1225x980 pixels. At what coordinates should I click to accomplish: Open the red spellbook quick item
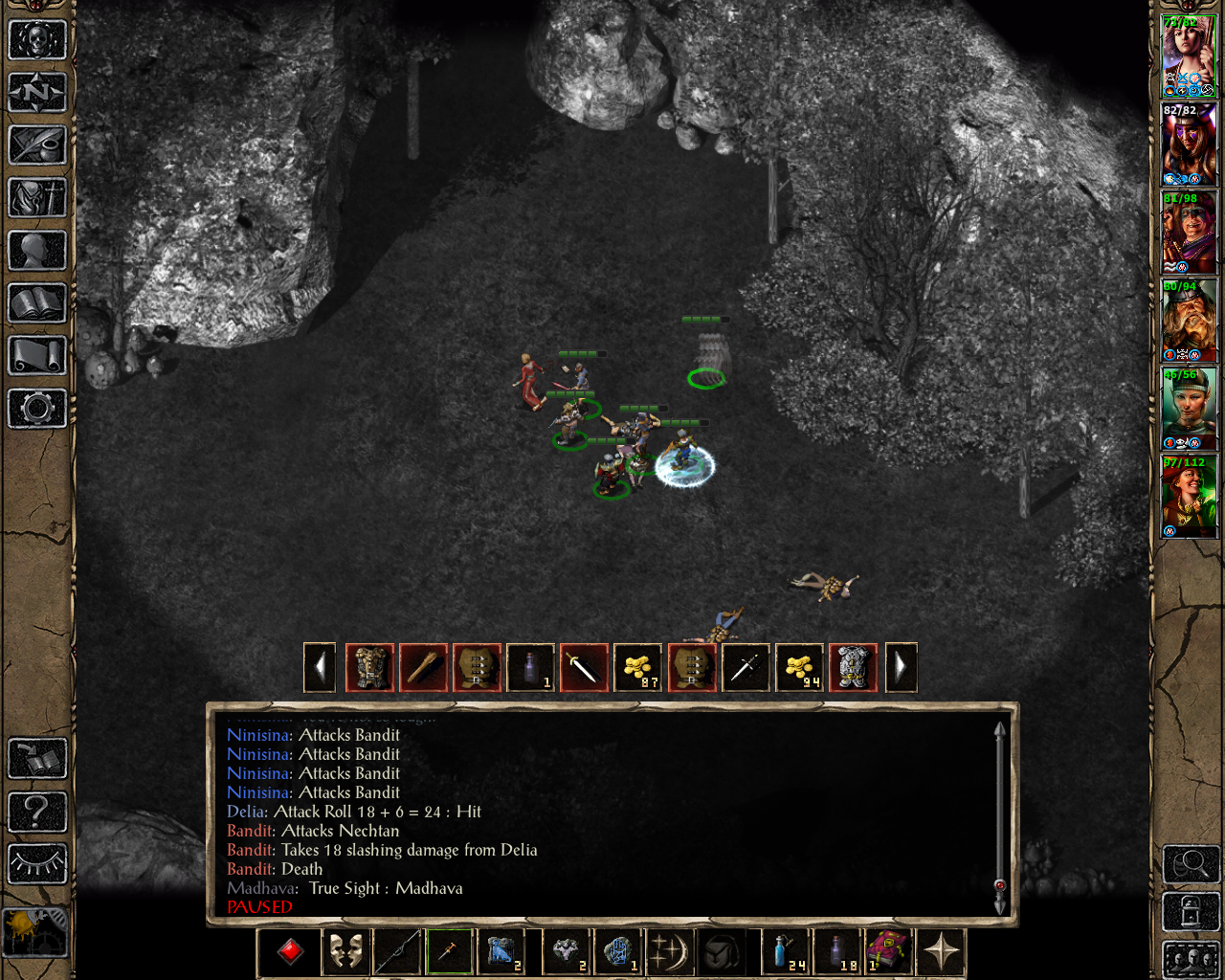[x=888, y=952]
